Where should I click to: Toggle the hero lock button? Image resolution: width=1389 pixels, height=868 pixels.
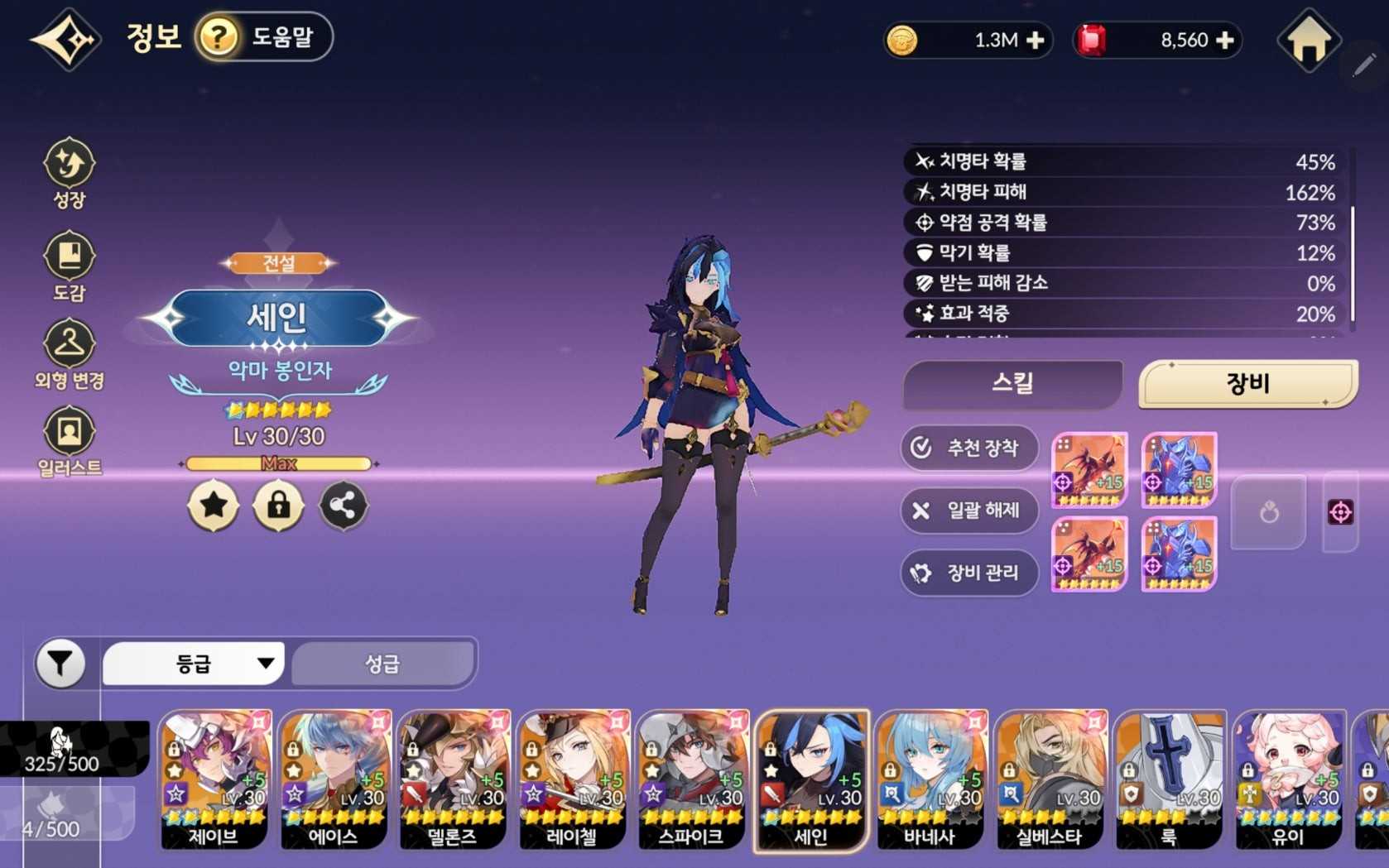click(x=278, y=506)
